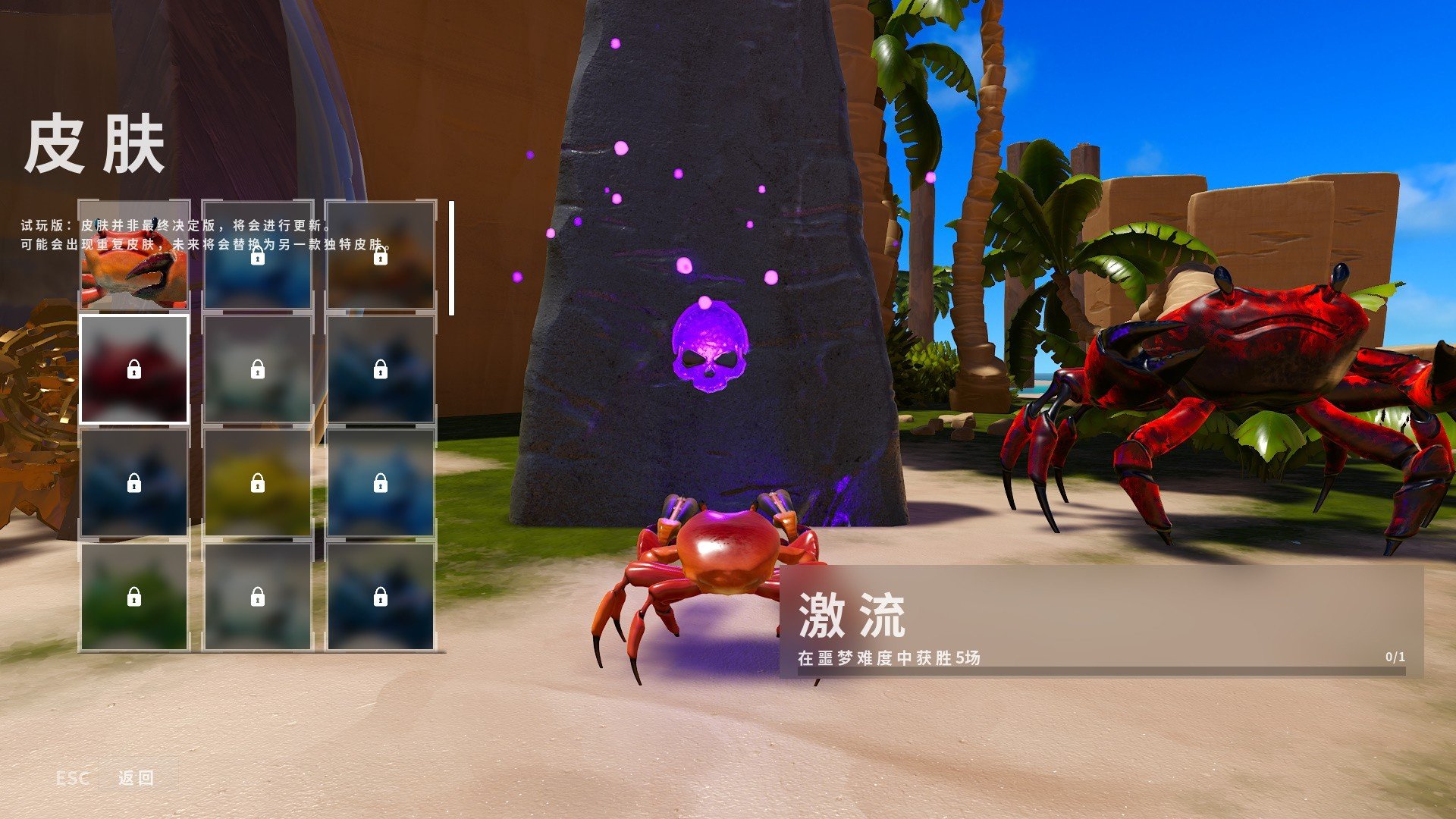Choose the locked light blue skin tile

[380, 483]
